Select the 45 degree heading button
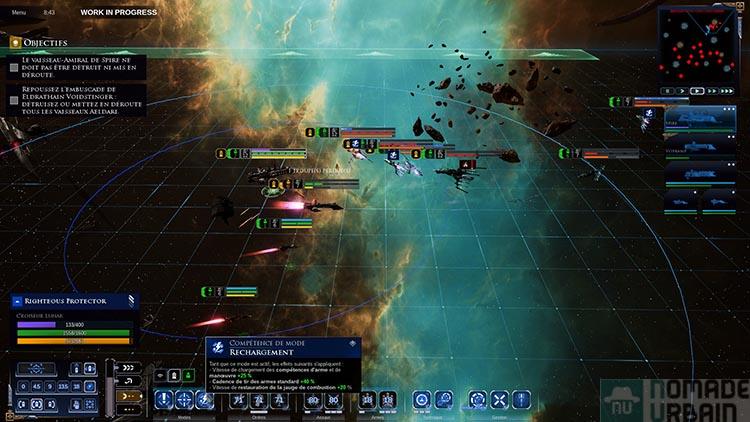The image size is (750, 422). pyautogui.click(x=36, y=385)
